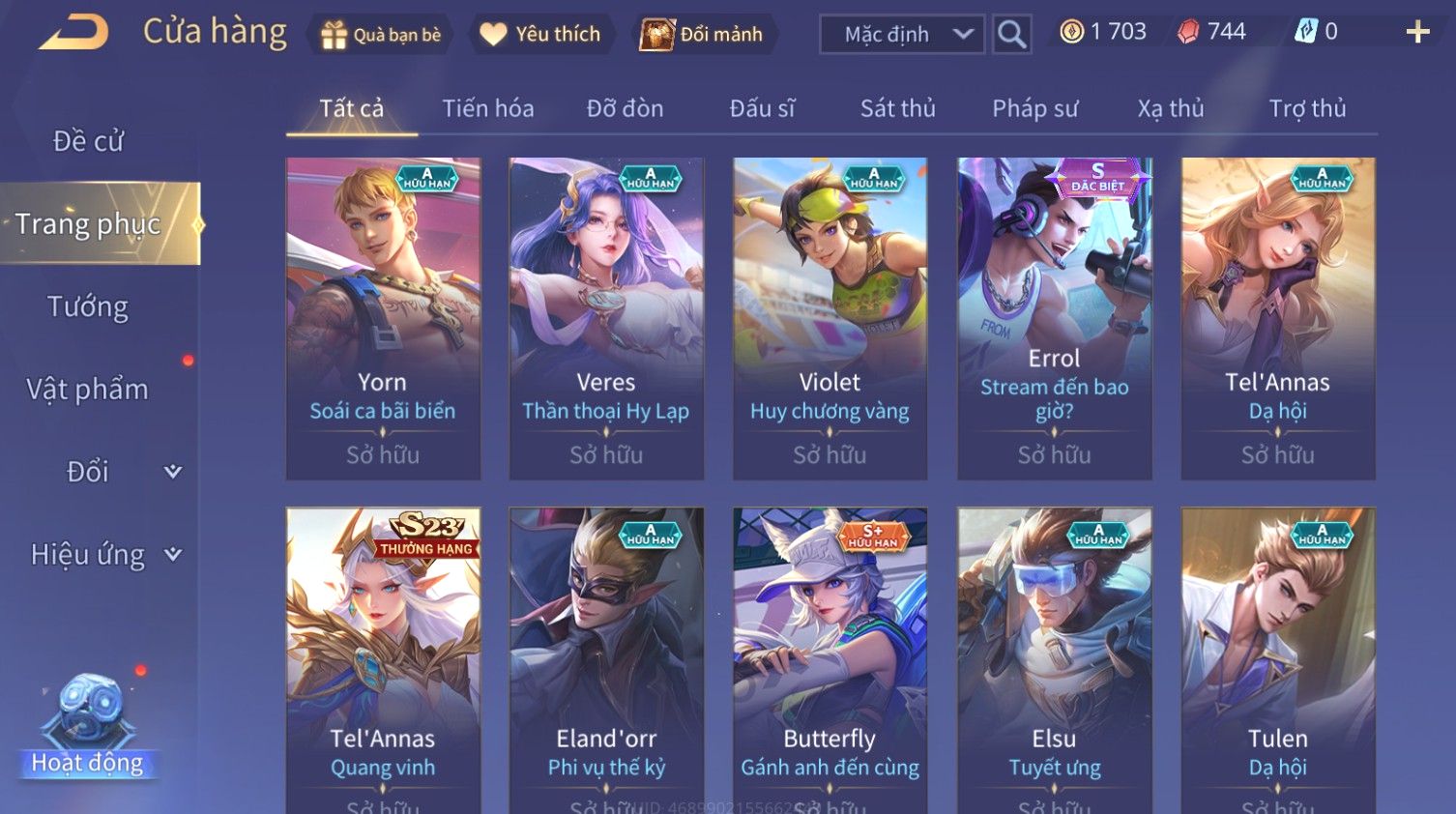Open the Đề cử menu entry

click(x=88, y=141)
